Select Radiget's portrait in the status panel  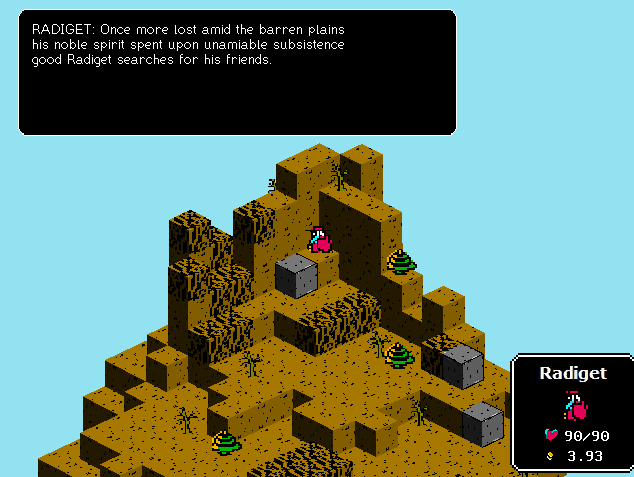[x=573, y=405]
